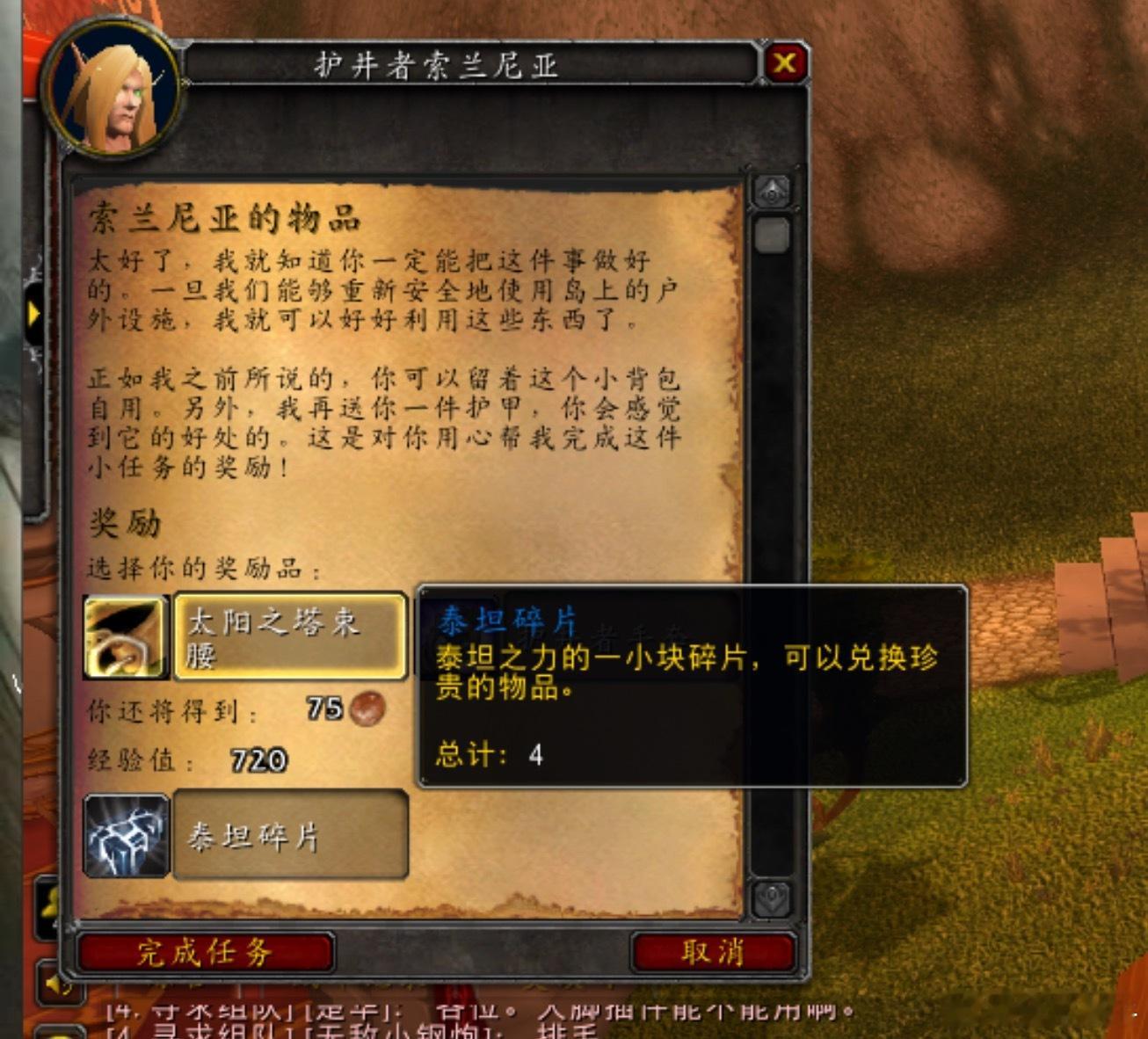
Task: Click the quest text scrollbar thumb
Action: coord(773,234)
